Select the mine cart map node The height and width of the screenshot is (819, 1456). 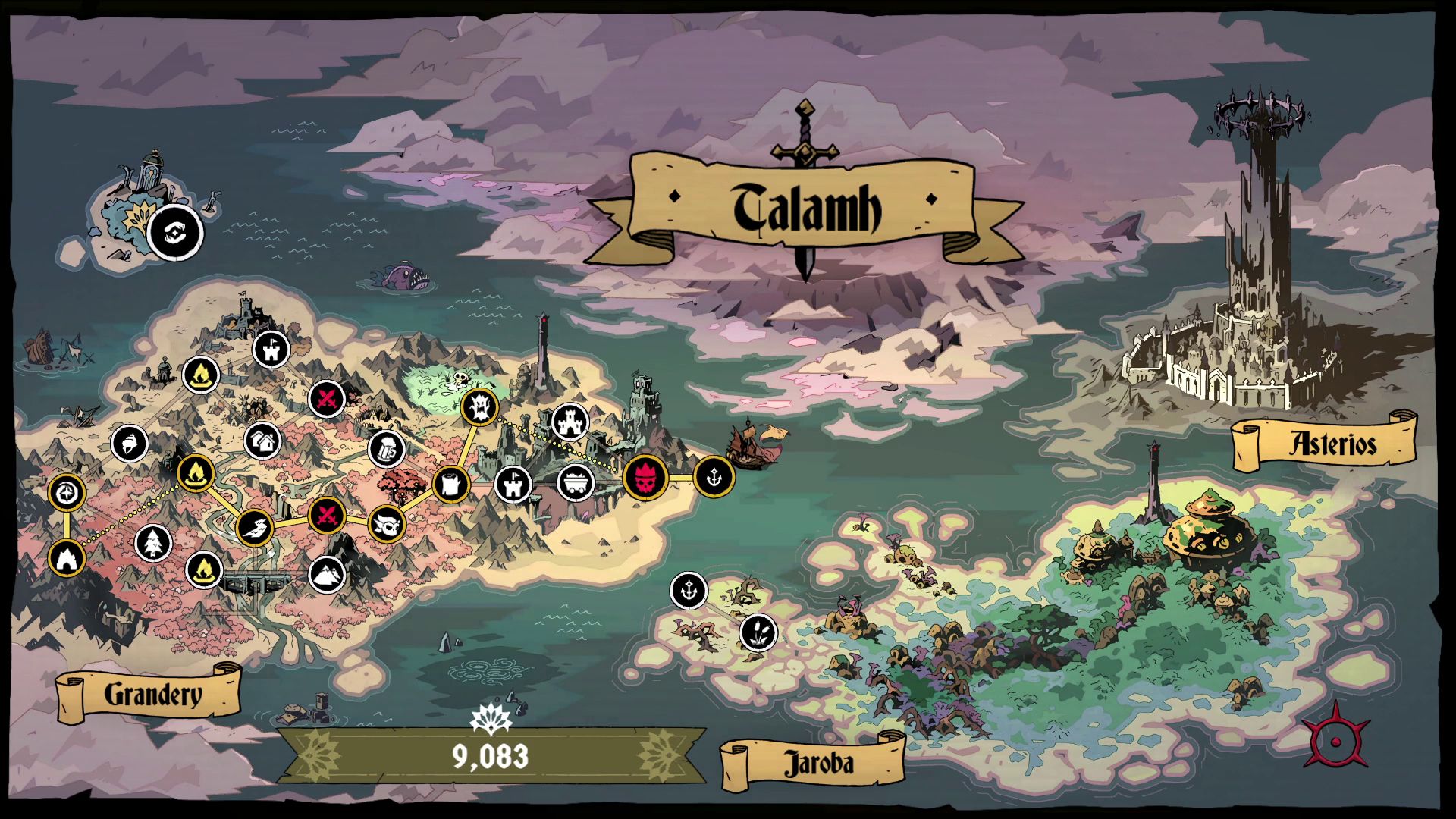click(576, 482)
